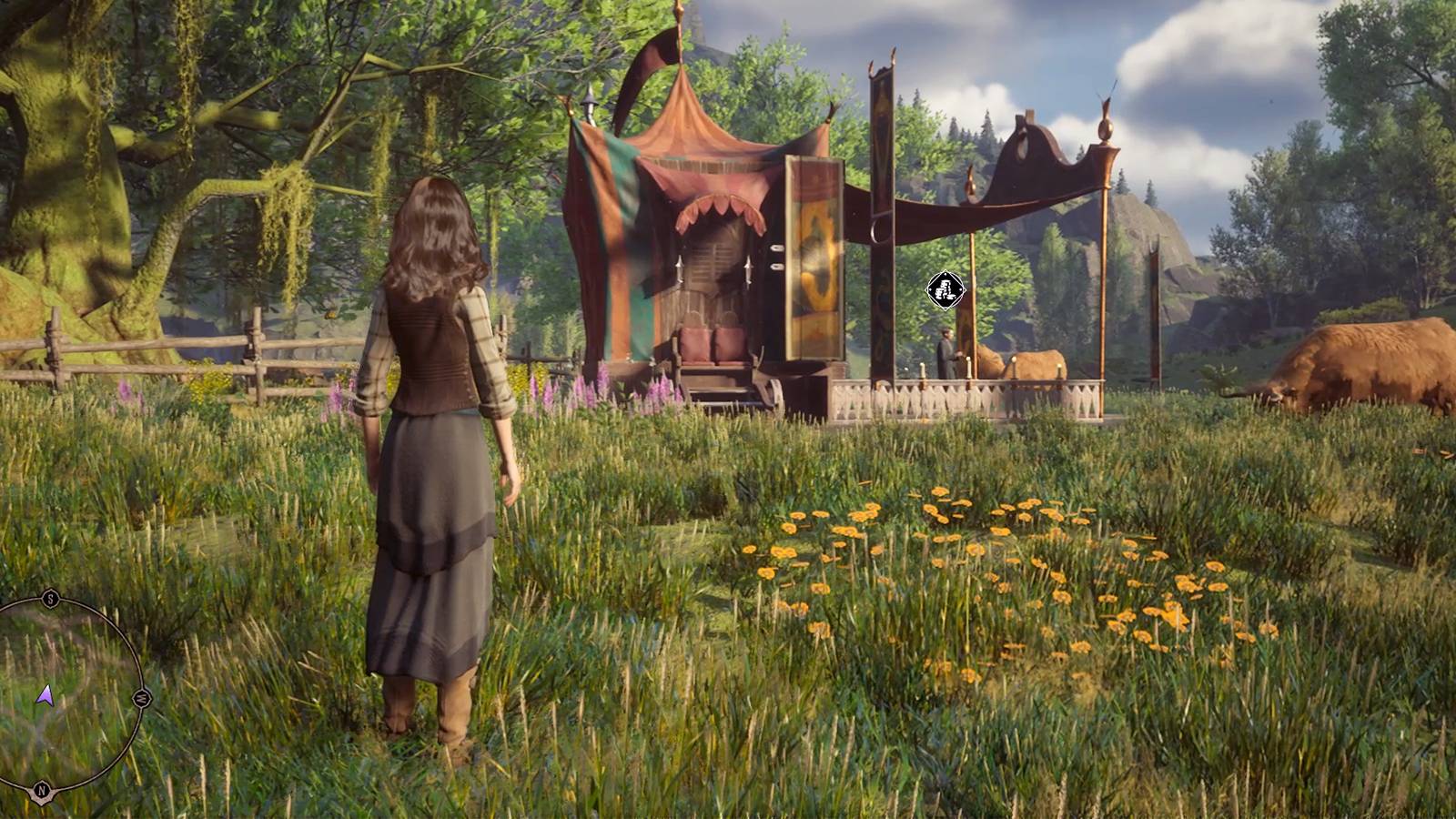This screenshot has width=1456, height=819.
Task: Select the purple player arrow on the minimap
Action: 45,696
